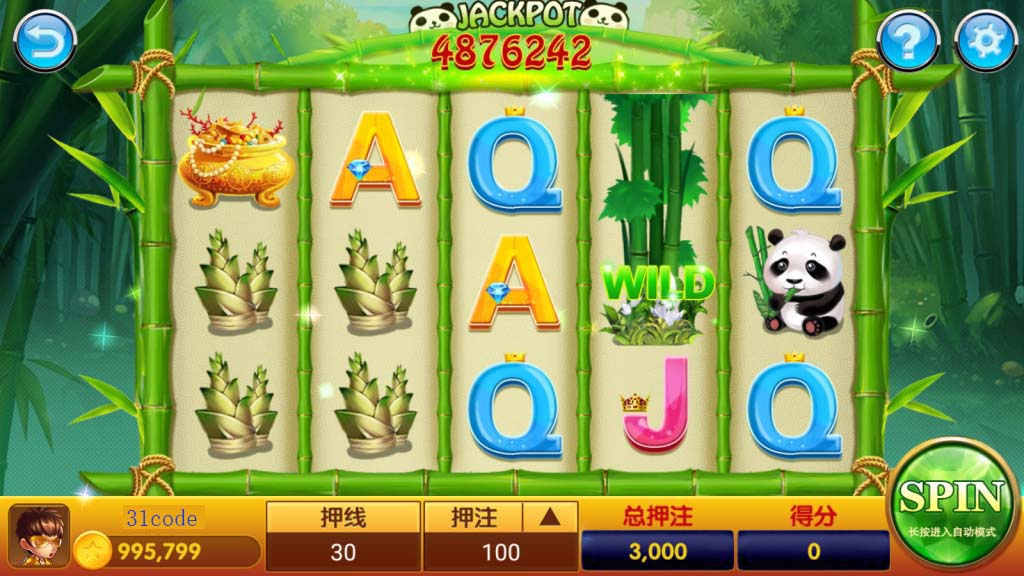Click the player avatar portrait
The image size is (1024, 576).
(39, 536)
